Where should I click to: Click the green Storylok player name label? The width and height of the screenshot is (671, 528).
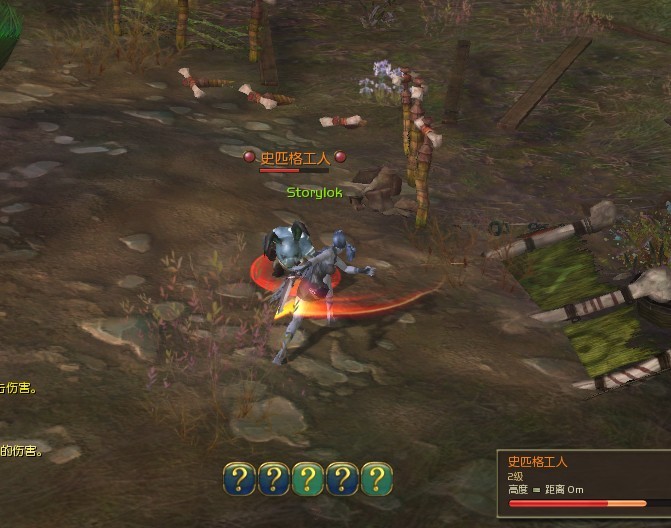pos(314,191)
